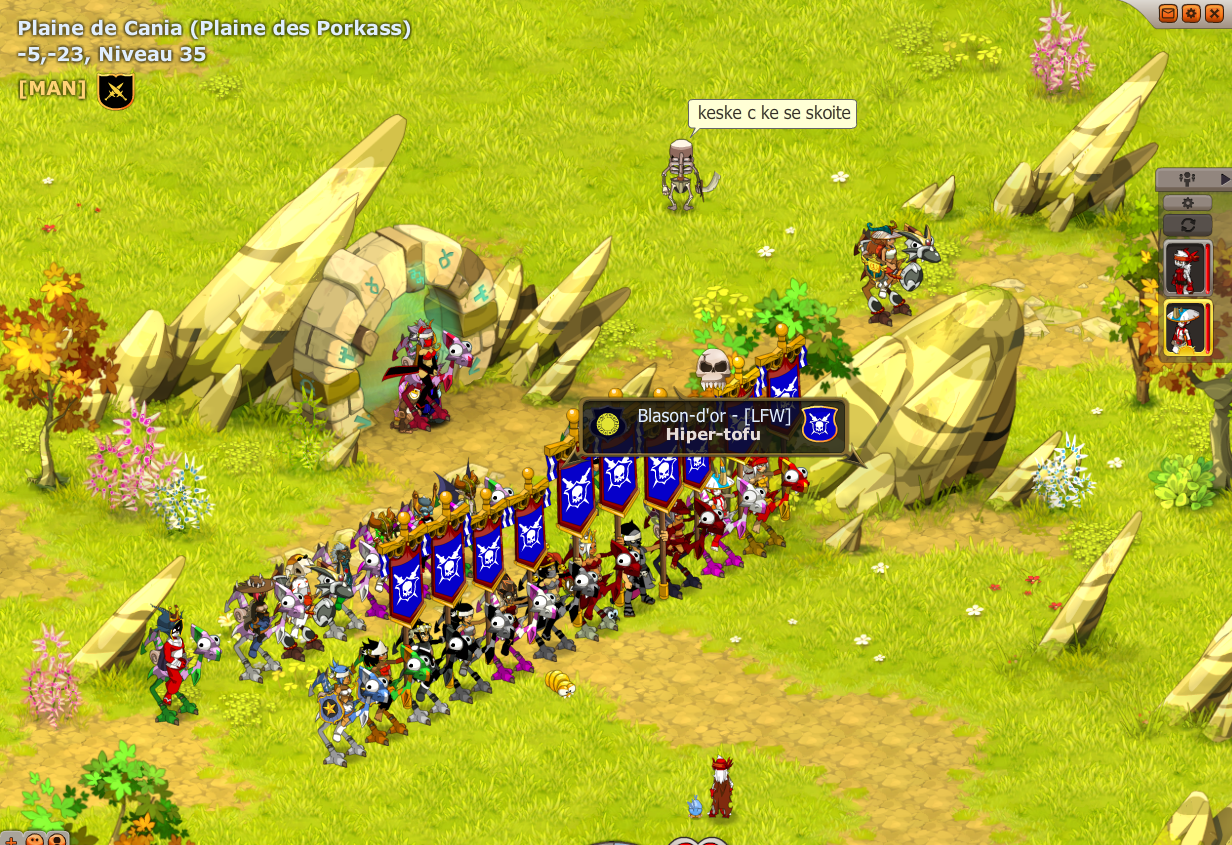The width and height of the screenshot is (1232, 845).
Task: Click the party refresh arrows button
Action: tap(1187, 224)
